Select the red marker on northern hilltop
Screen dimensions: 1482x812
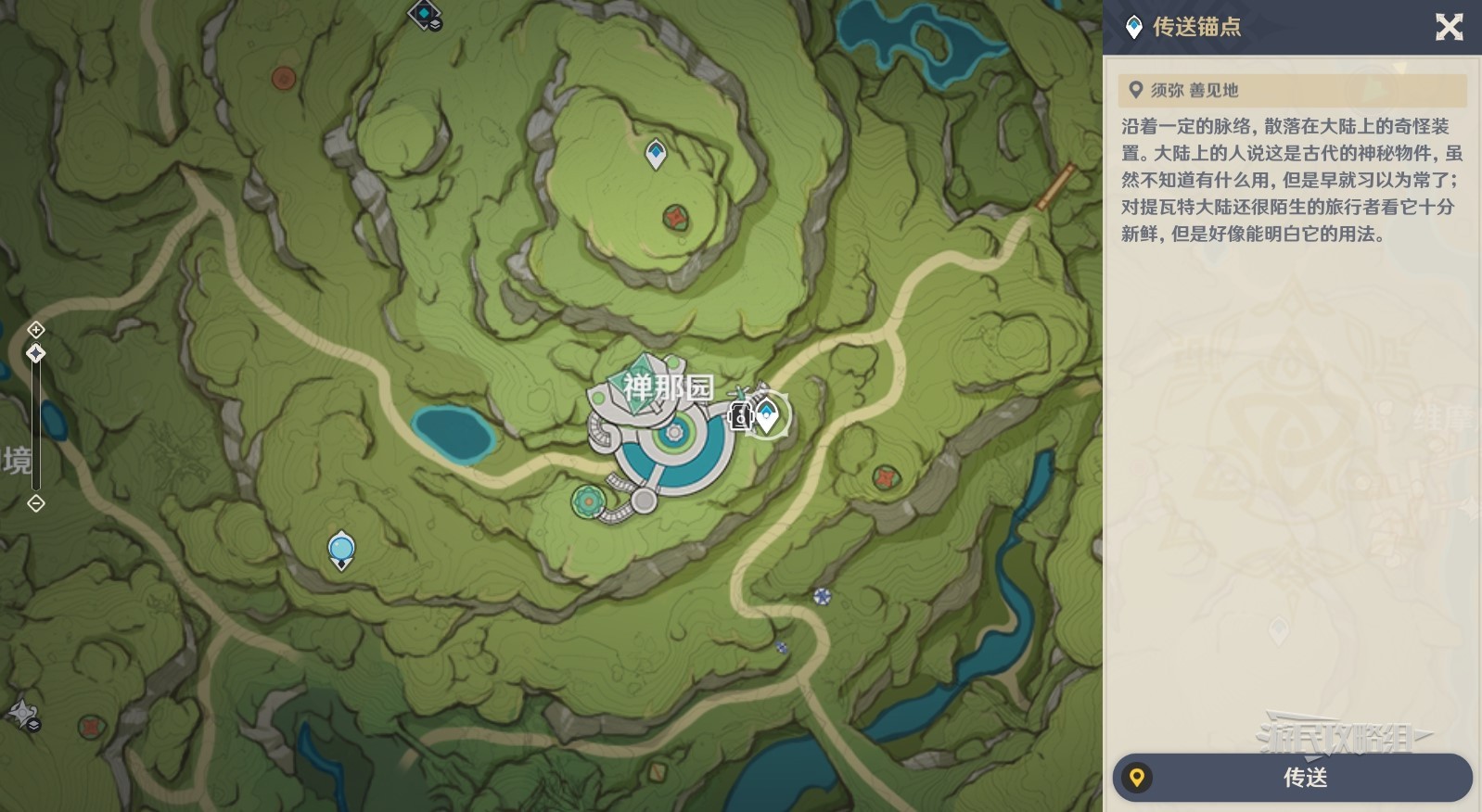pos(675,218)
